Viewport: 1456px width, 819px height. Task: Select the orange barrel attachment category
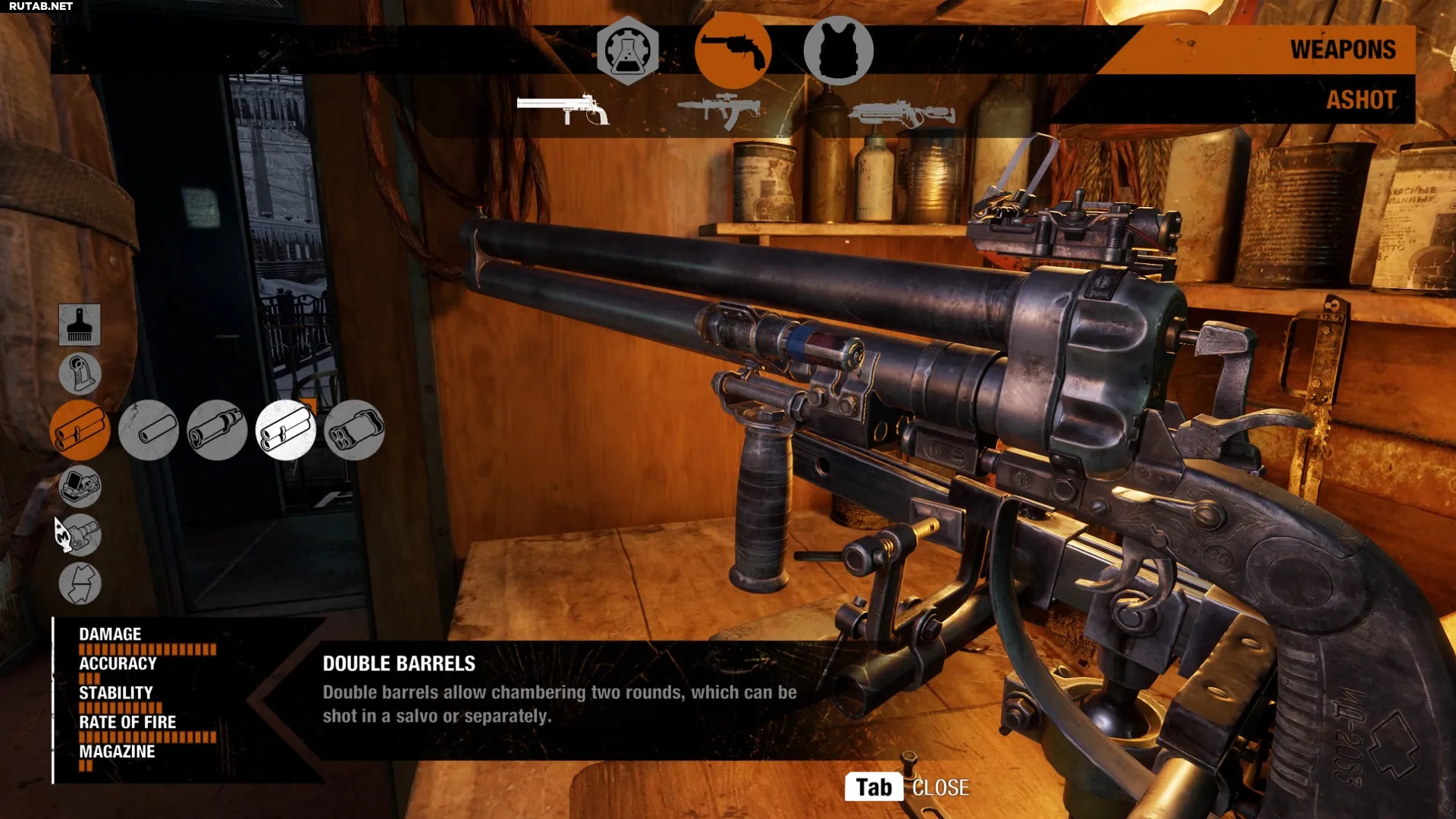[x=80, y=430]
